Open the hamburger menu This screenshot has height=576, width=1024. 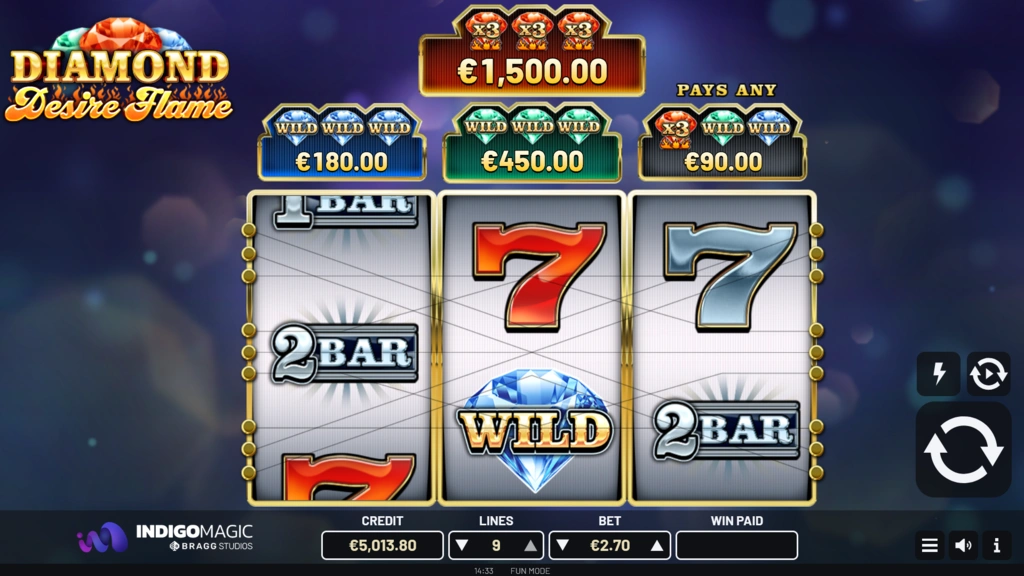pos(930,545)
